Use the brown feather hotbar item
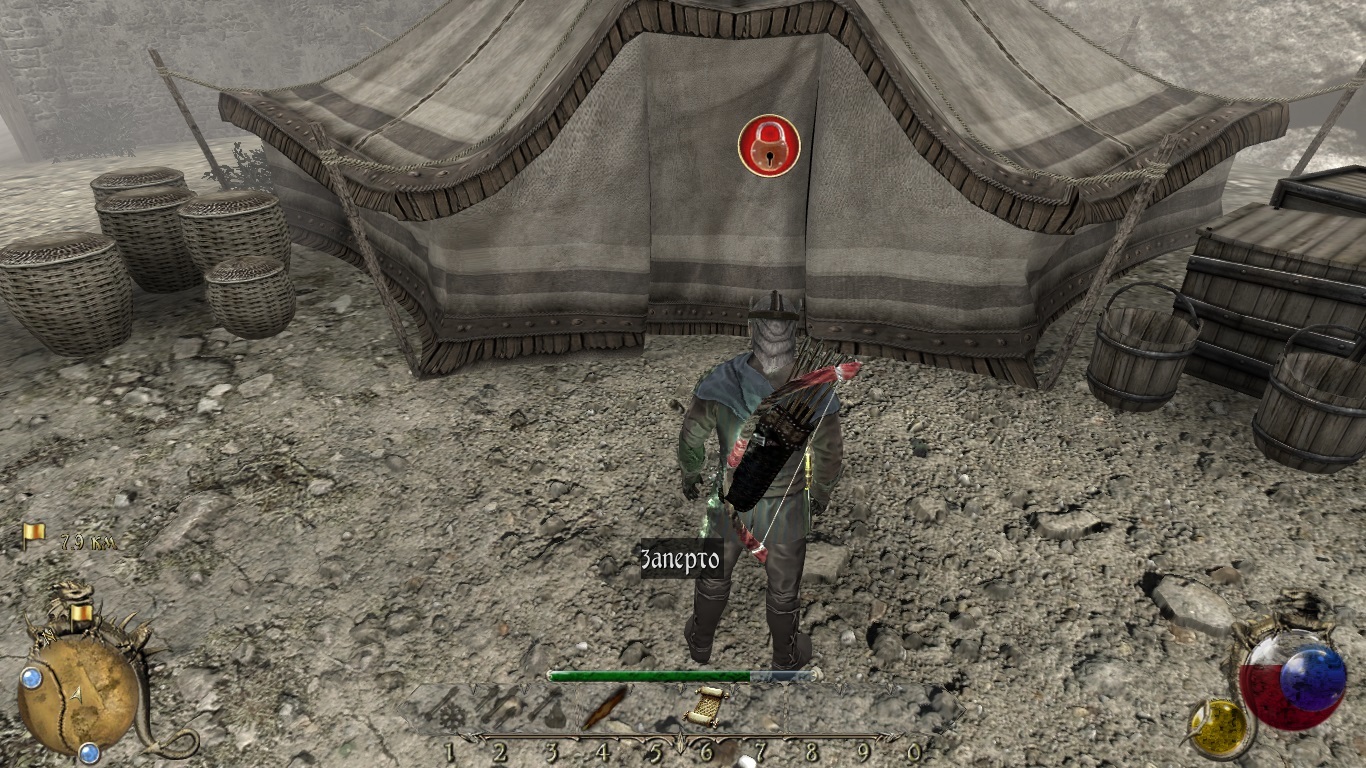 [604, 708]
